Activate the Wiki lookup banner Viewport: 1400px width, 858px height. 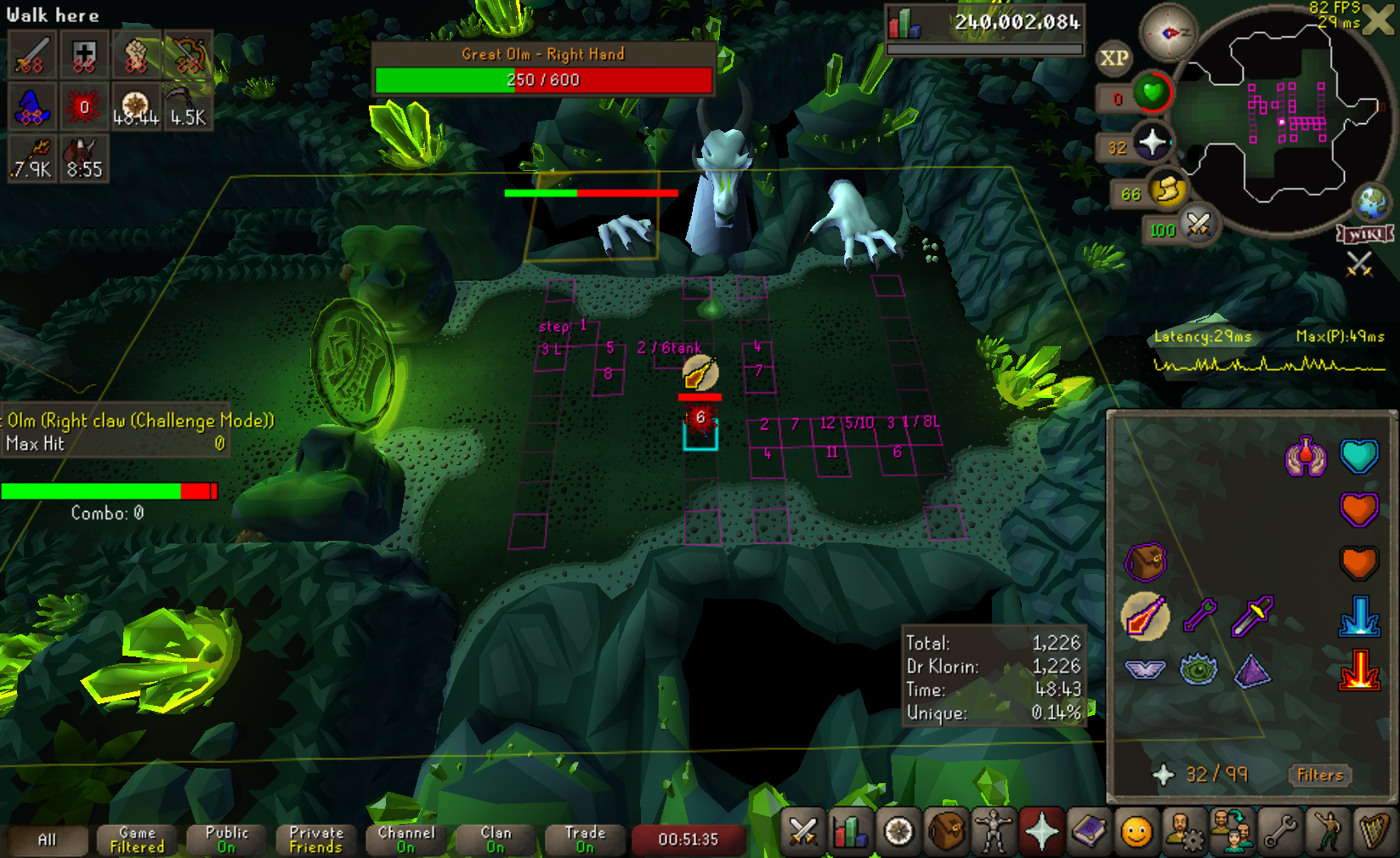[1365, 234]
